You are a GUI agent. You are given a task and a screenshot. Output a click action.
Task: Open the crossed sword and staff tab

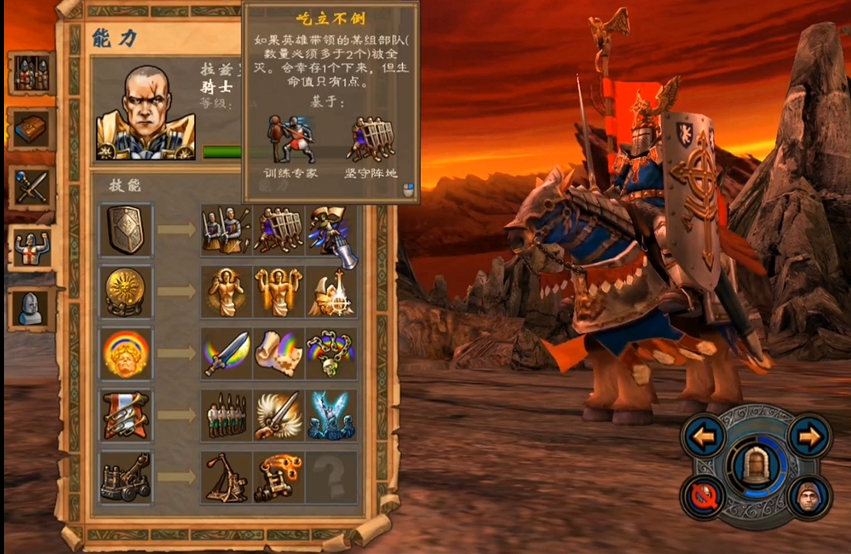pyautogui.click(x=31, y=186)
